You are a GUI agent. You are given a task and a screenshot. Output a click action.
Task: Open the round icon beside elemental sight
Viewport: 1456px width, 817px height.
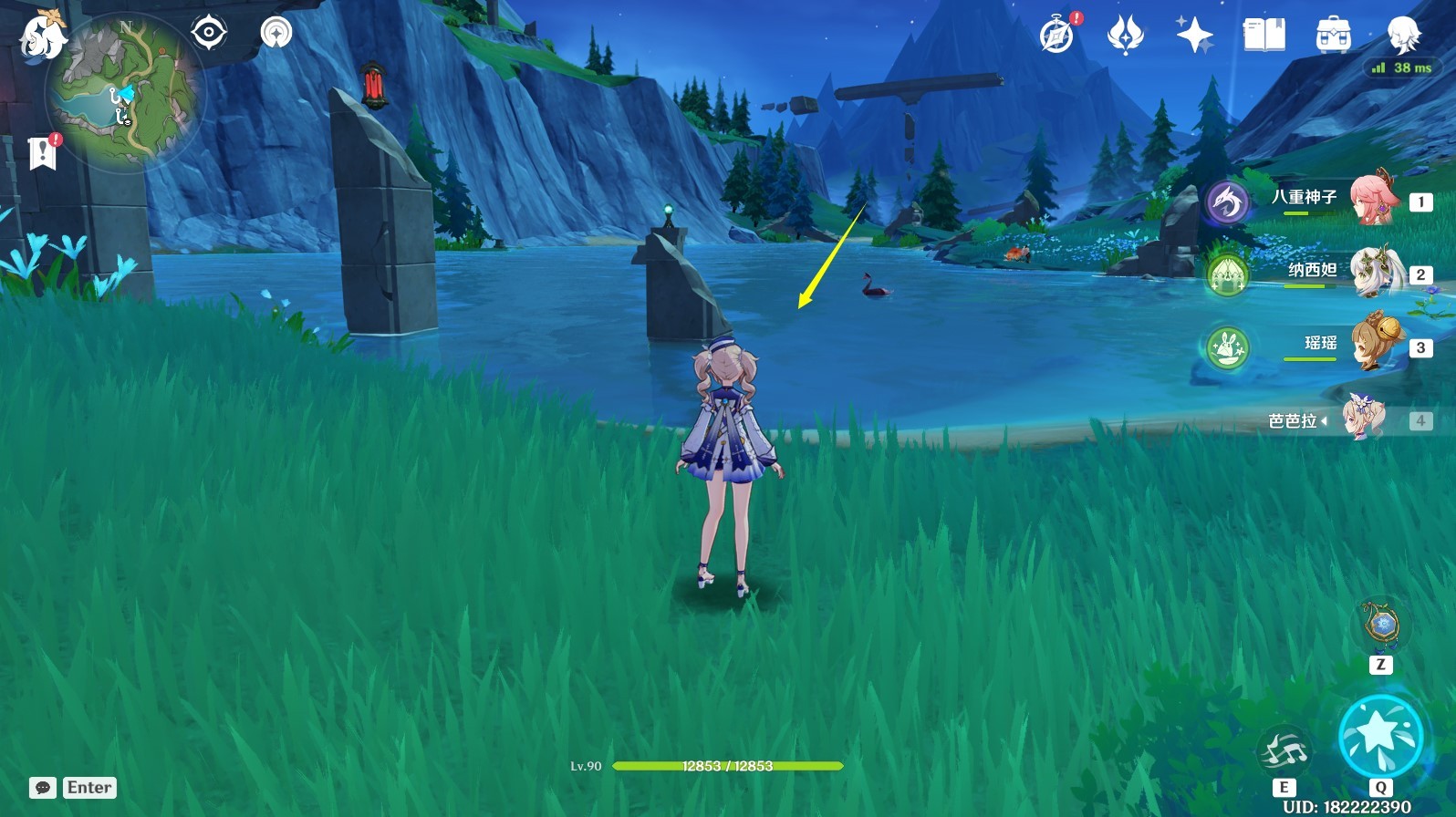(x=276, y=33)
